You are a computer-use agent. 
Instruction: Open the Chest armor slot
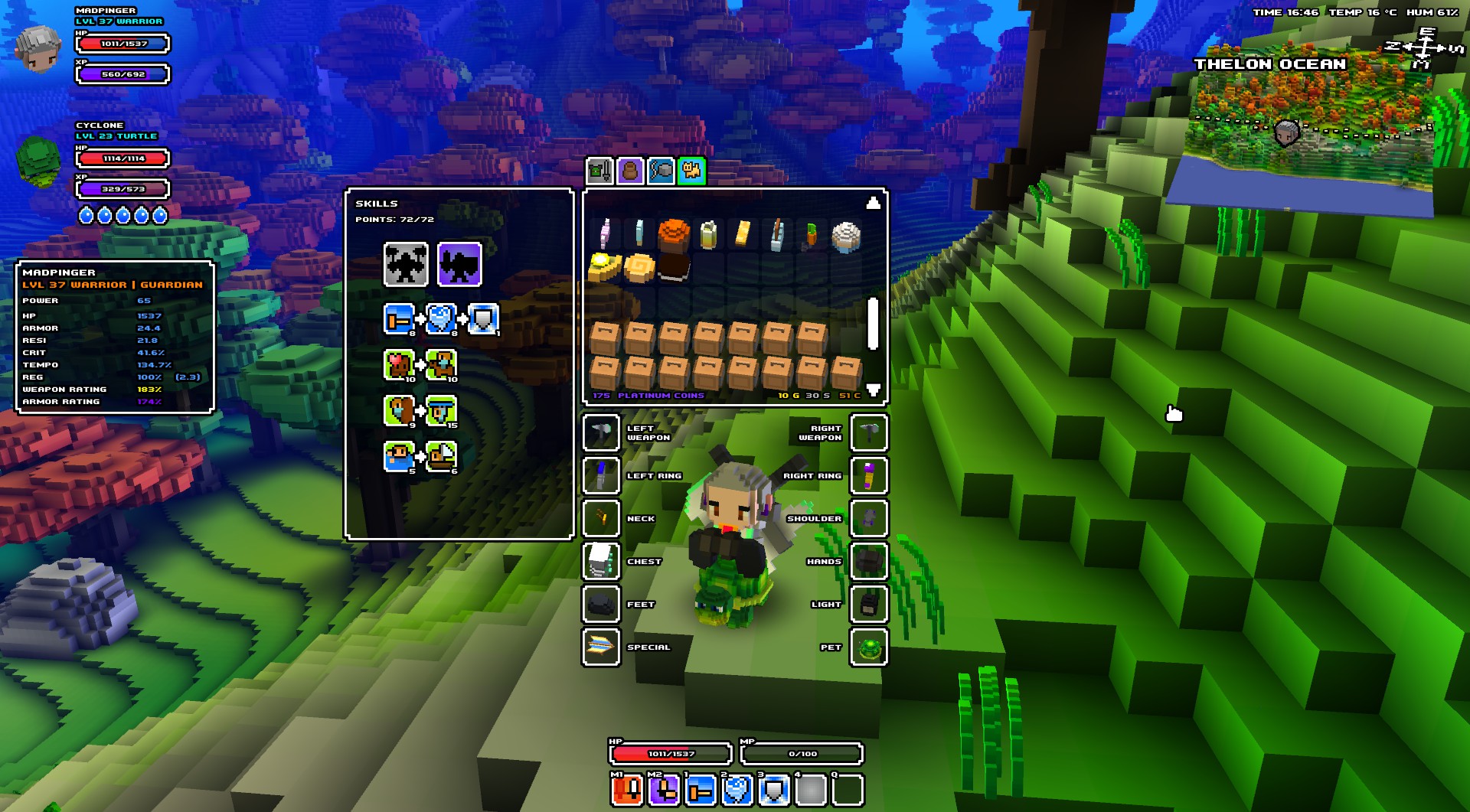pos(602,562)
